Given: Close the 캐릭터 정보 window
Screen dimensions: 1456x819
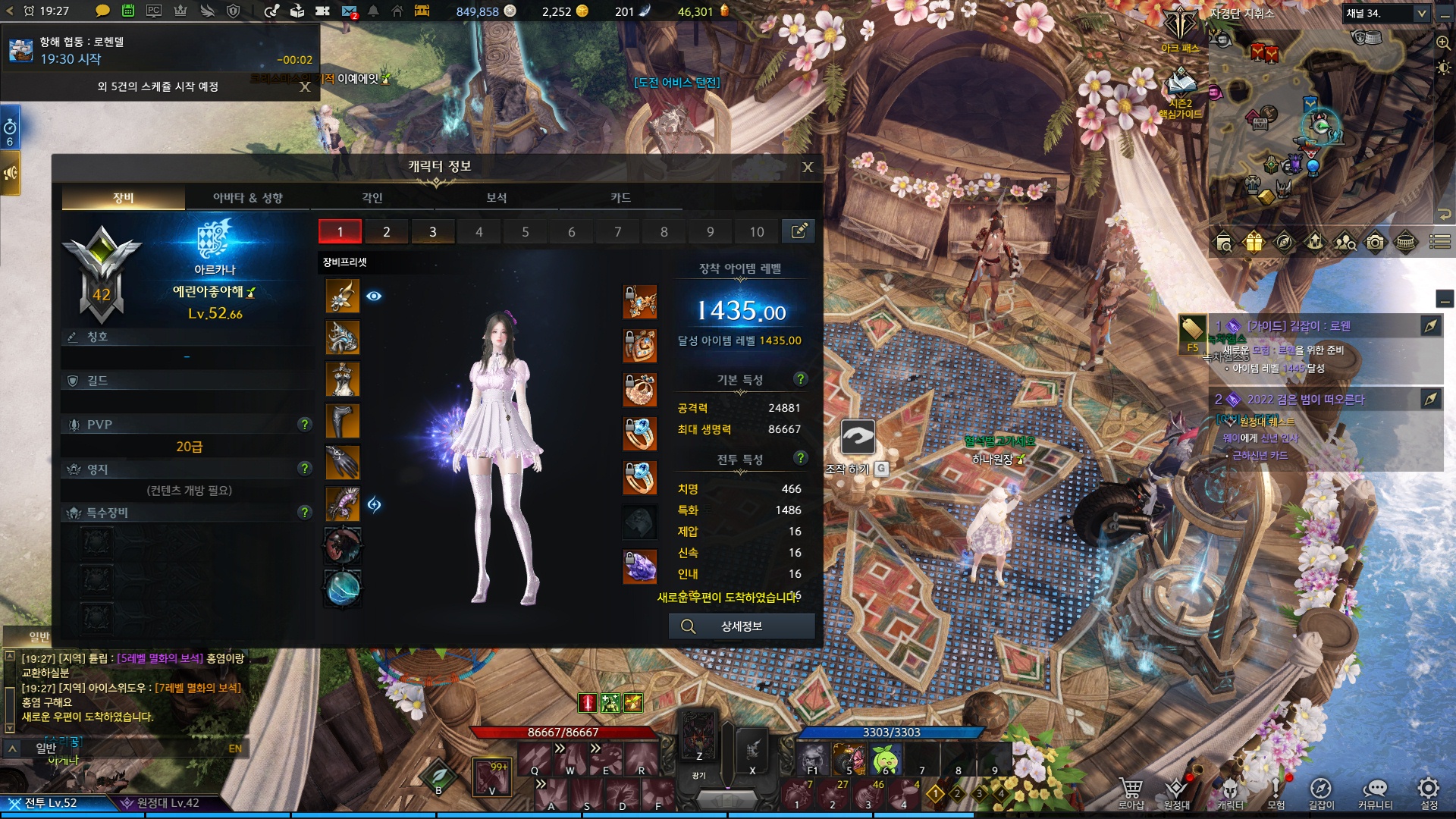Looking at the screenshot, I should click(808, 167).
